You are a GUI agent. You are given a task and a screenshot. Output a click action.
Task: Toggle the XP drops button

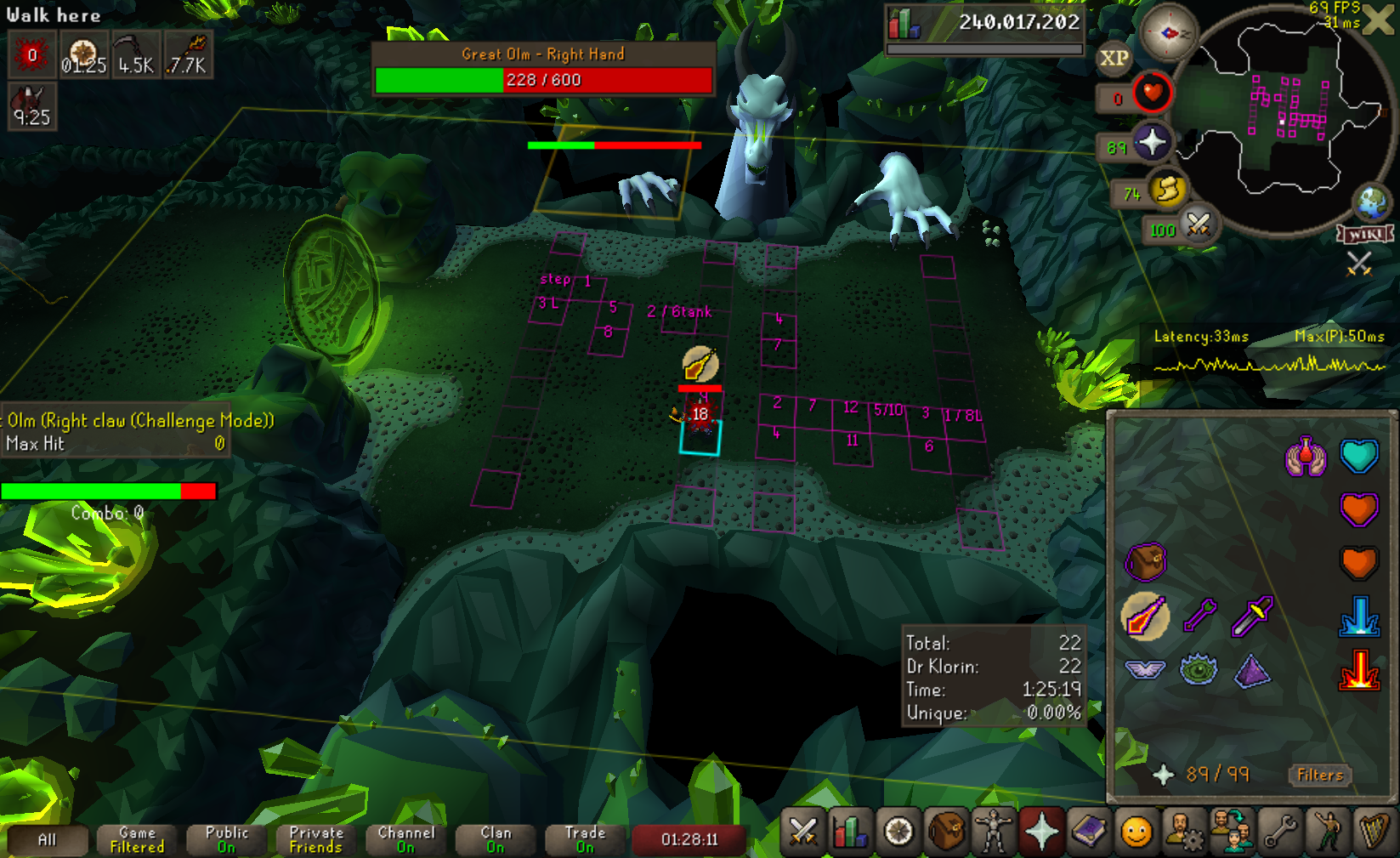coord(1114,58)
